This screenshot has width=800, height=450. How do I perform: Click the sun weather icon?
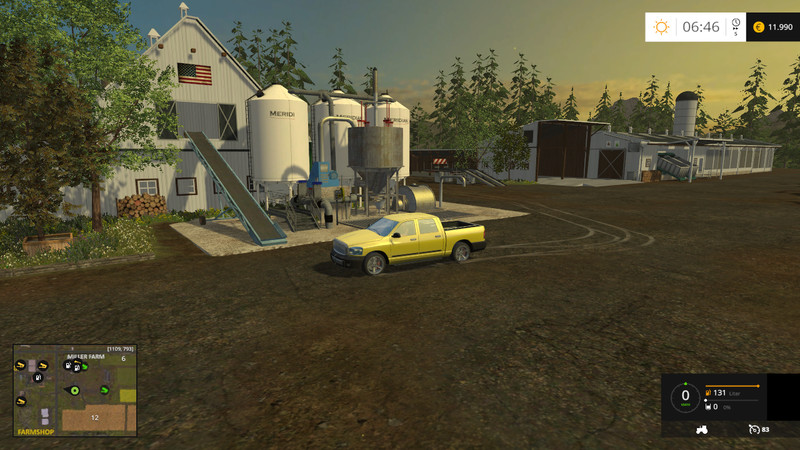661,27
